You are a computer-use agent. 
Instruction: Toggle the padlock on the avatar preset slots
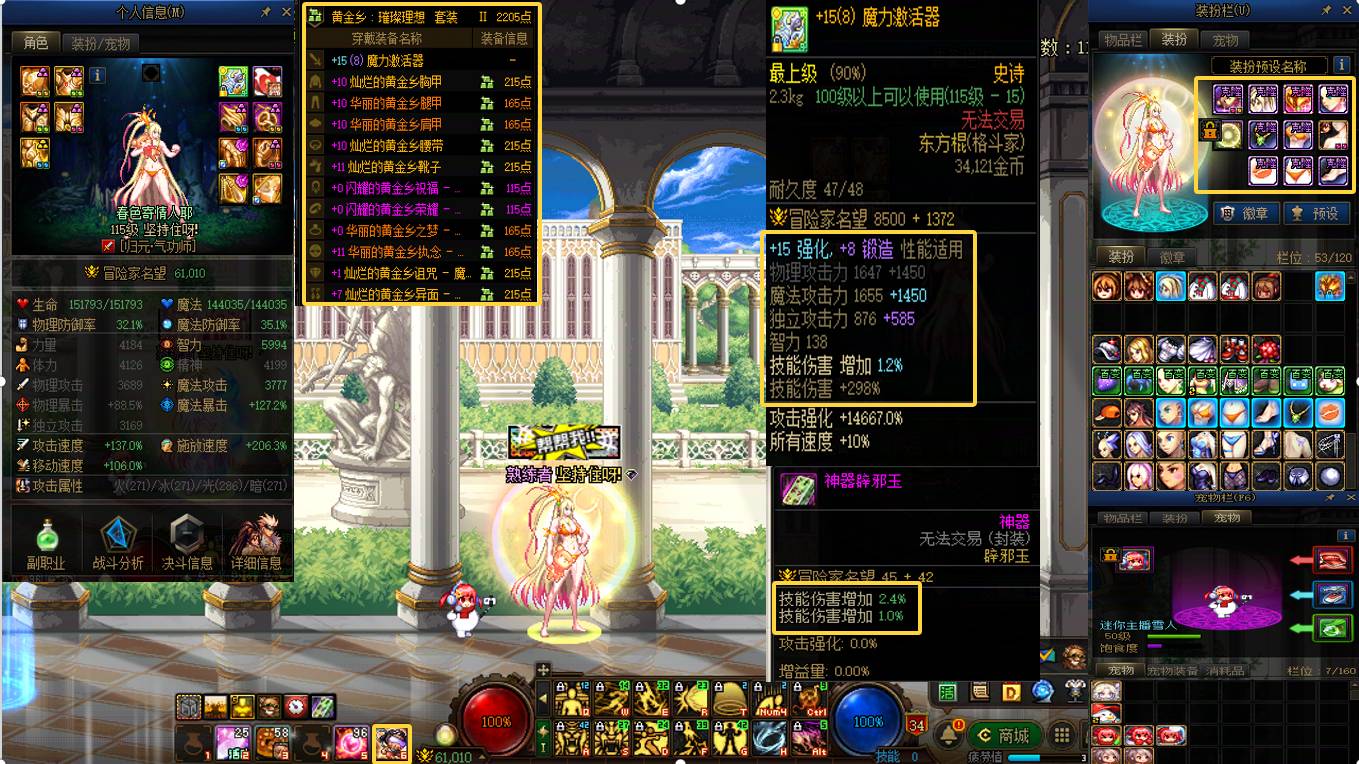click(1210, 131)
